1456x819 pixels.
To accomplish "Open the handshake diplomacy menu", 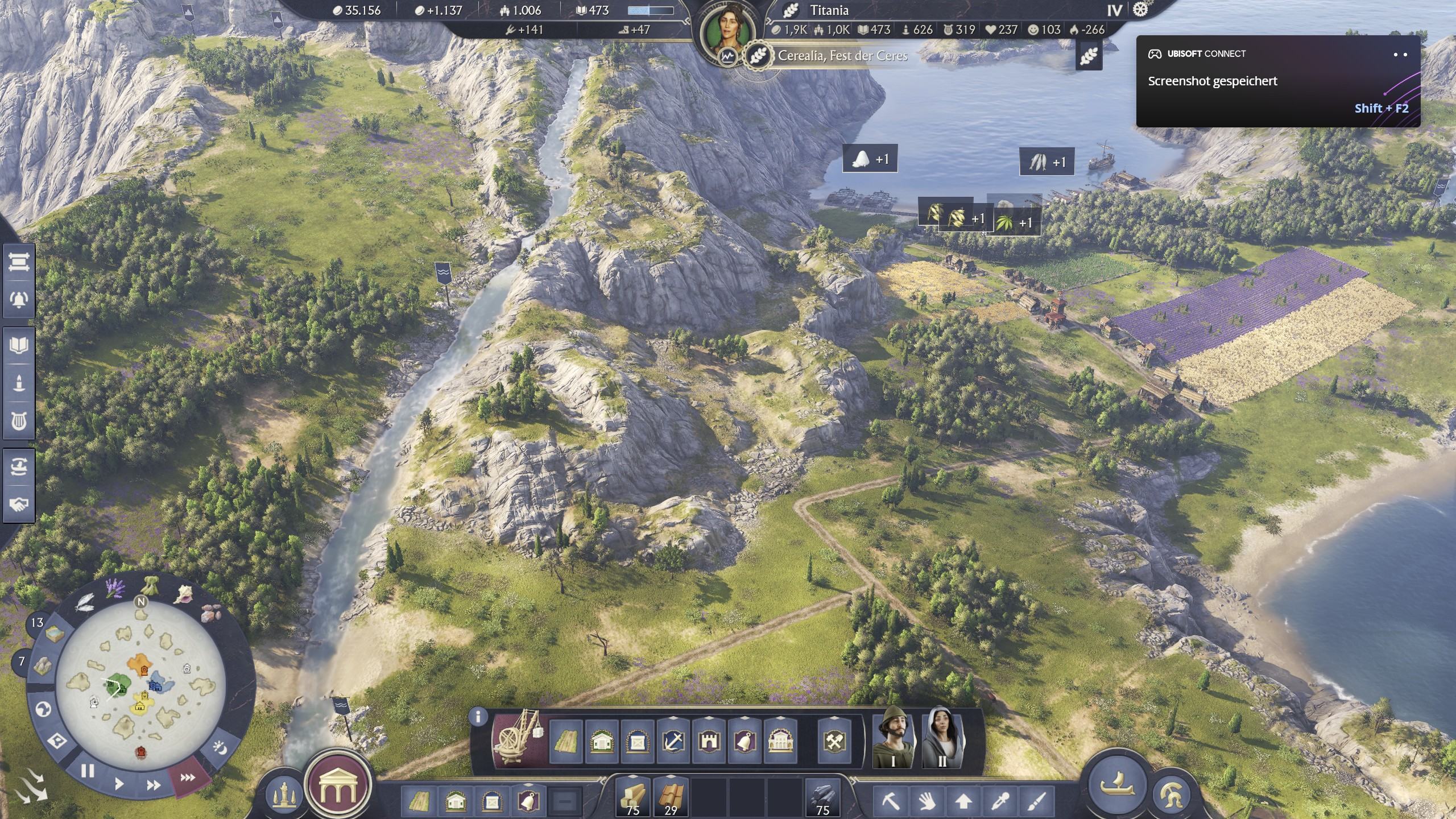I will [19, 504].
